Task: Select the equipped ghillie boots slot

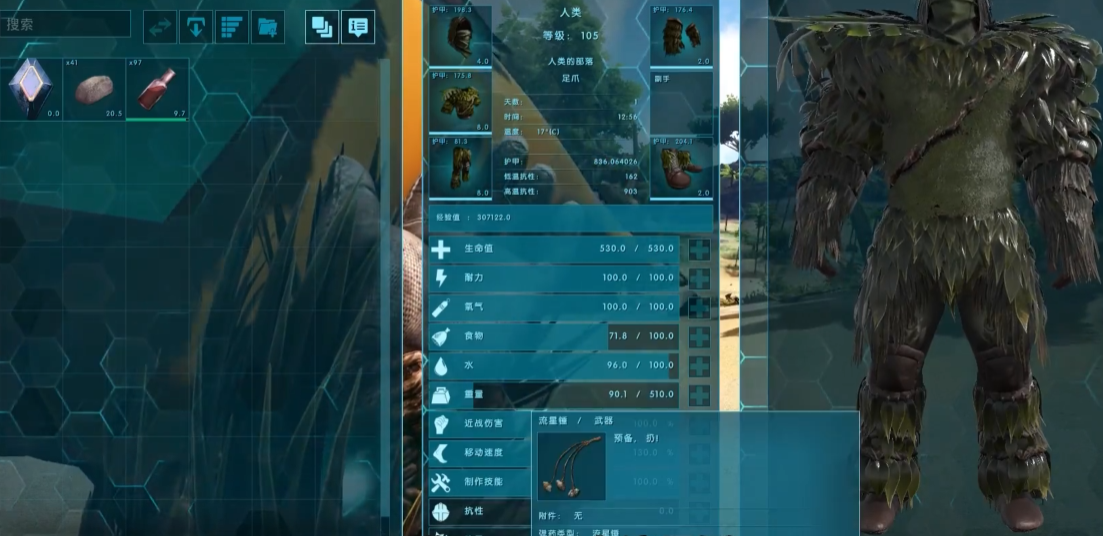Action: tap(681, 167)
